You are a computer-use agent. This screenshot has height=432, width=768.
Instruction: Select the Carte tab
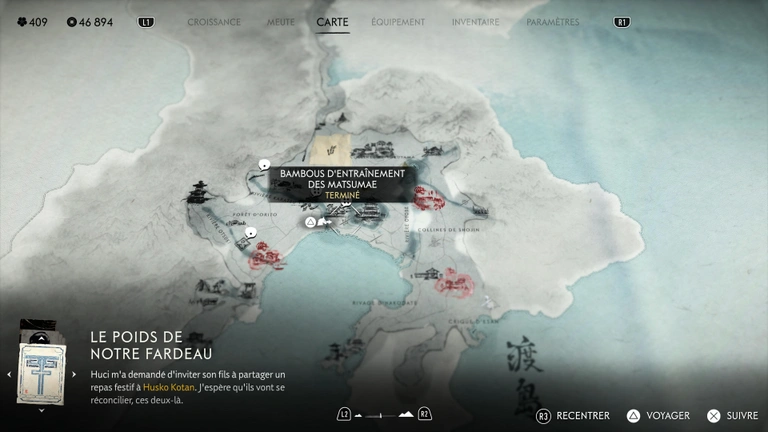[332, 22]
